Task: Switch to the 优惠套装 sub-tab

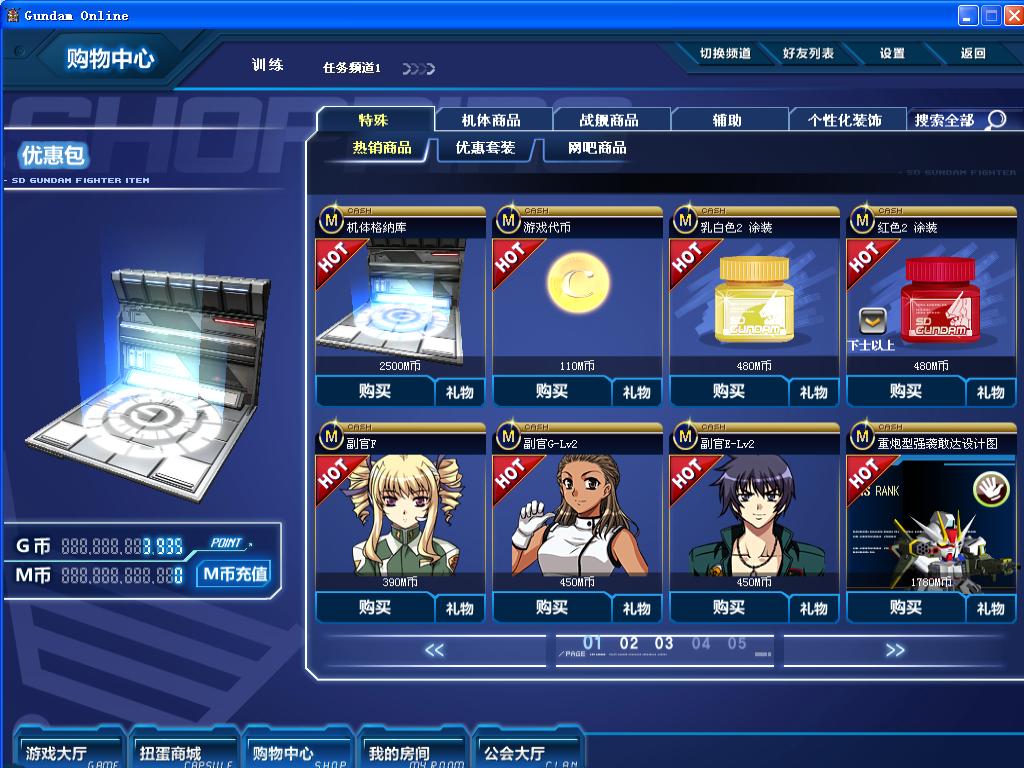Action: click(485, 148)
